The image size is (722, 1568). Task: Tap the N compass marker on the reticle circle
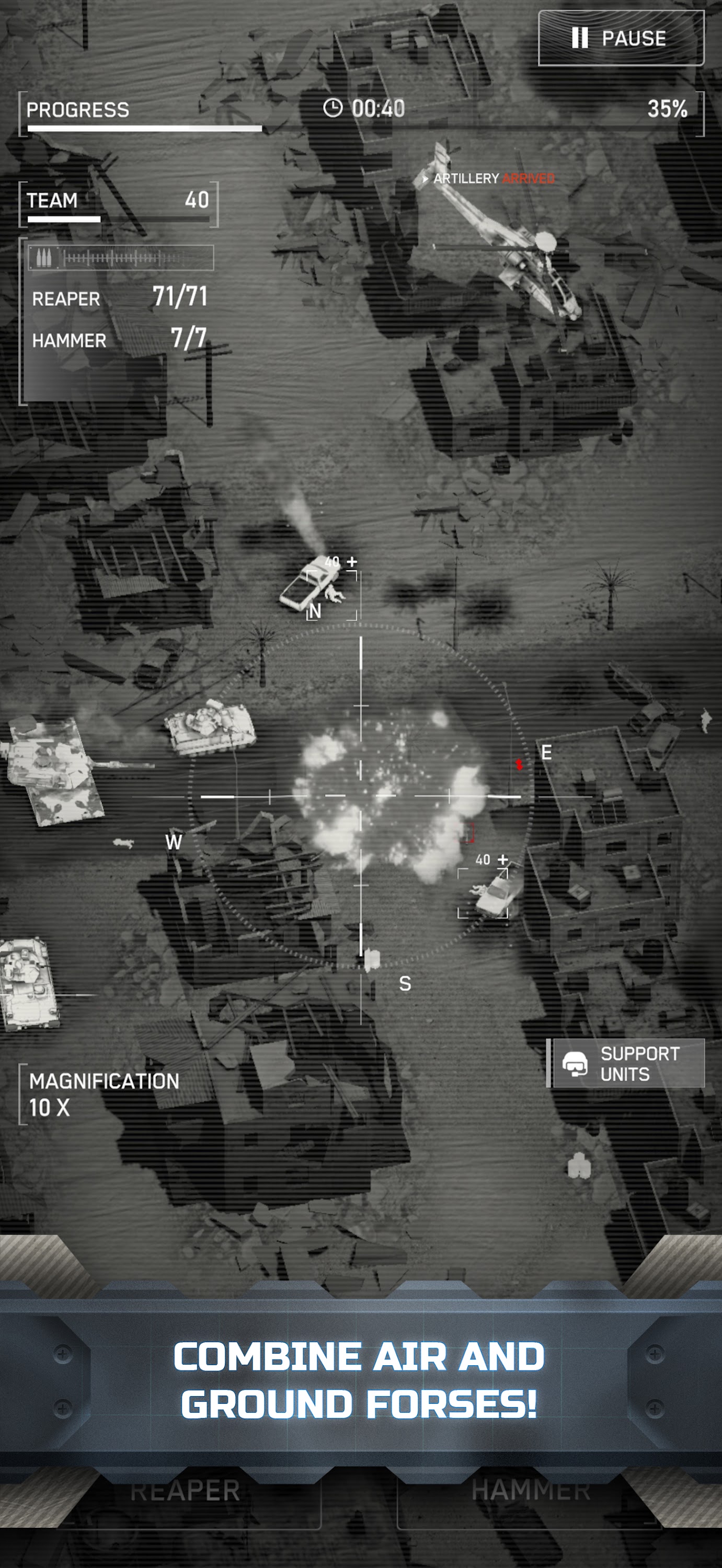(315, 610)
